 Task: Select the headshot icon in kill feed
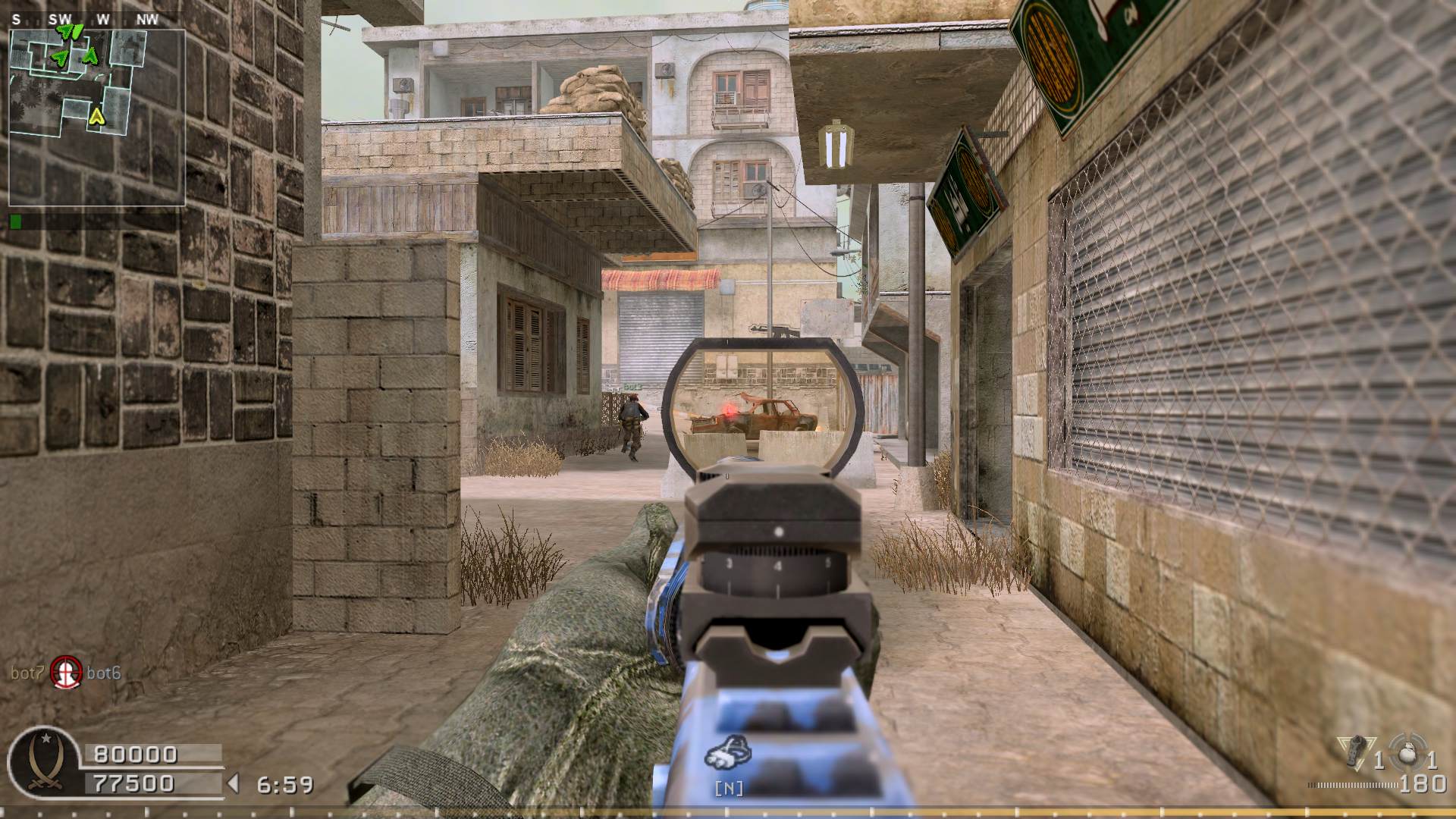point(66,672)
